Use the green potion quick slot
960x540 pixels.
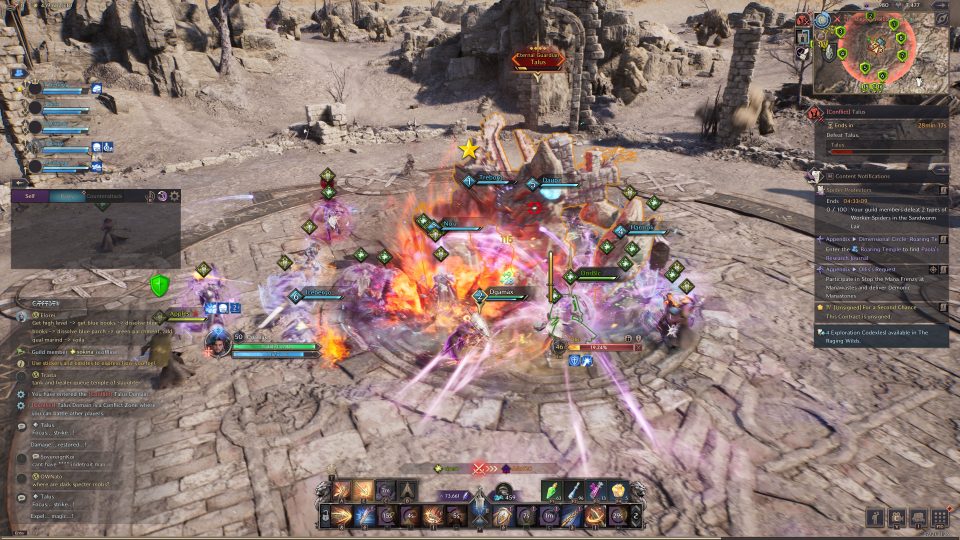click(554, 489)
